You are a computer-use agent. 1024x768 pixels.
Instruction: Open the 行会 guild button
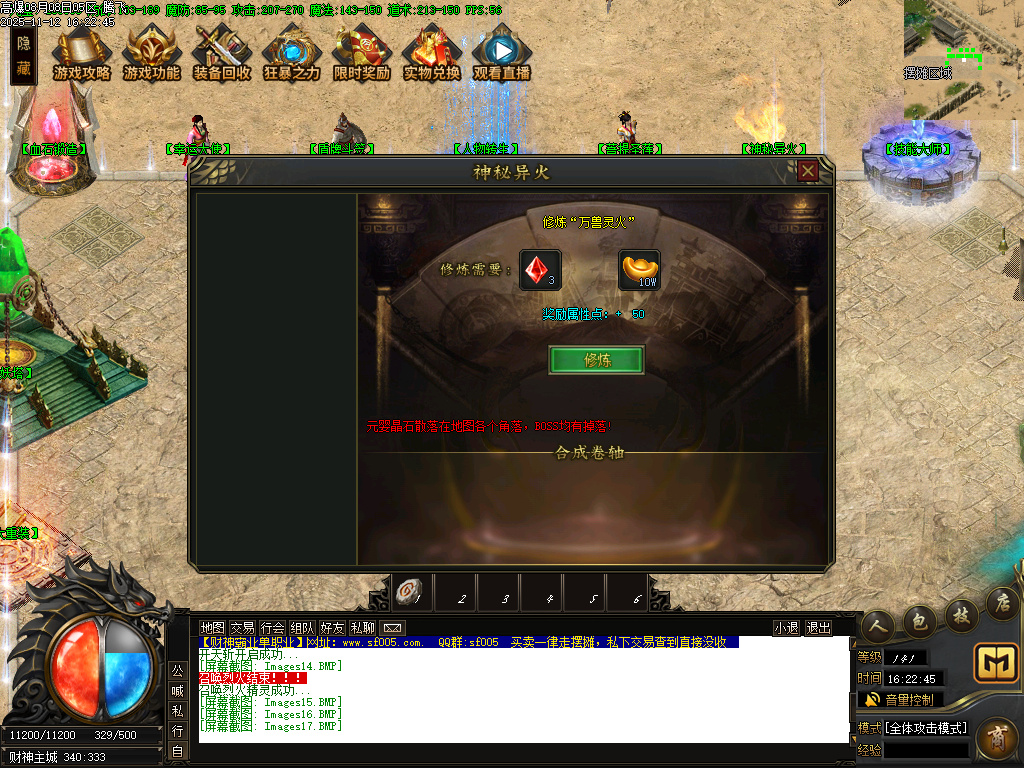[272, 628]
